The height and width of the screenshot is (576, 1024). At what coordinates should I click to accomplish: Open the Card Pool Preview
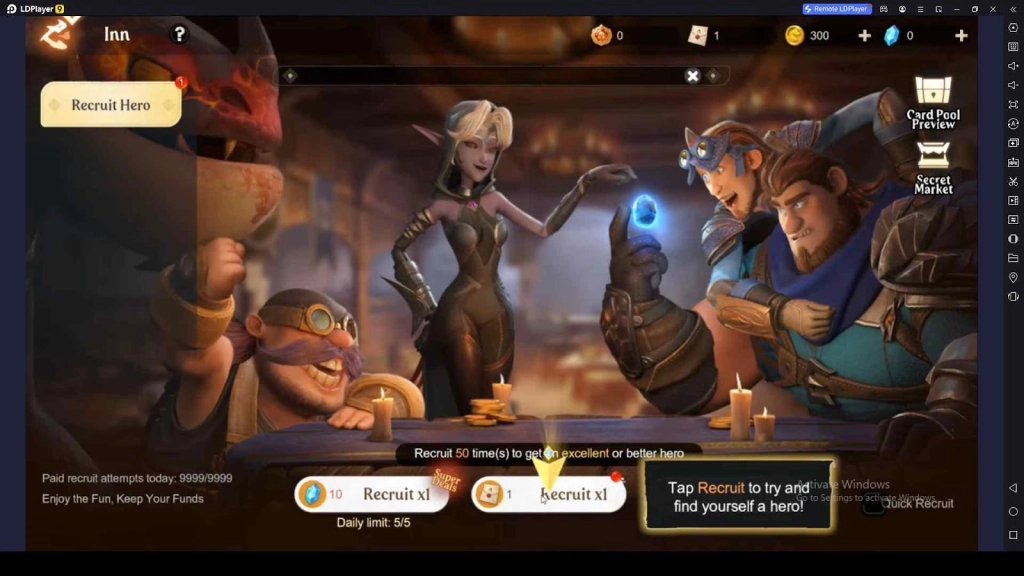tap(933, 103)
